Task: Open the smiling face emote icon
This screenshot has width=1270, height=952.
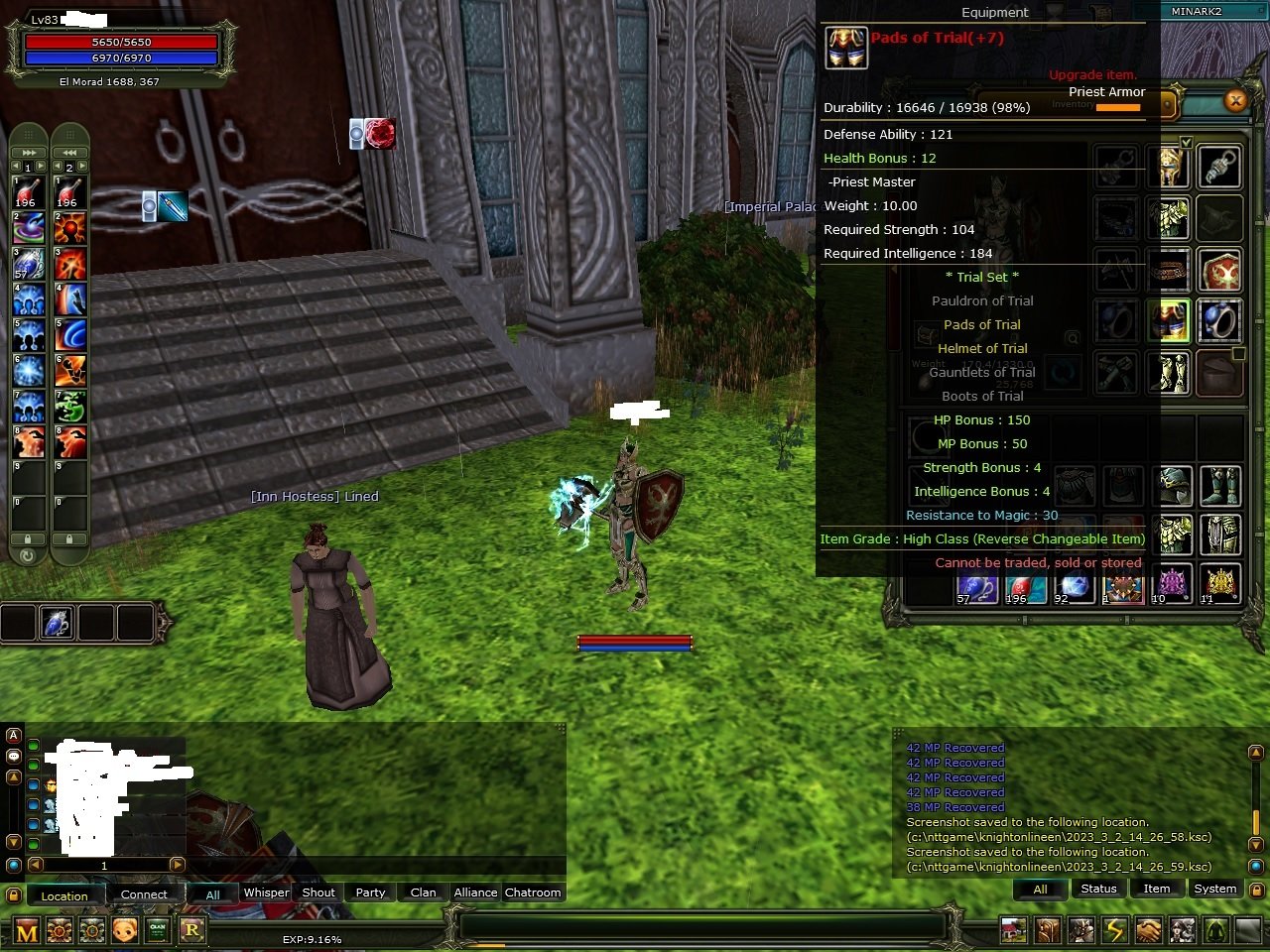Action: click(x=124, y=930)
